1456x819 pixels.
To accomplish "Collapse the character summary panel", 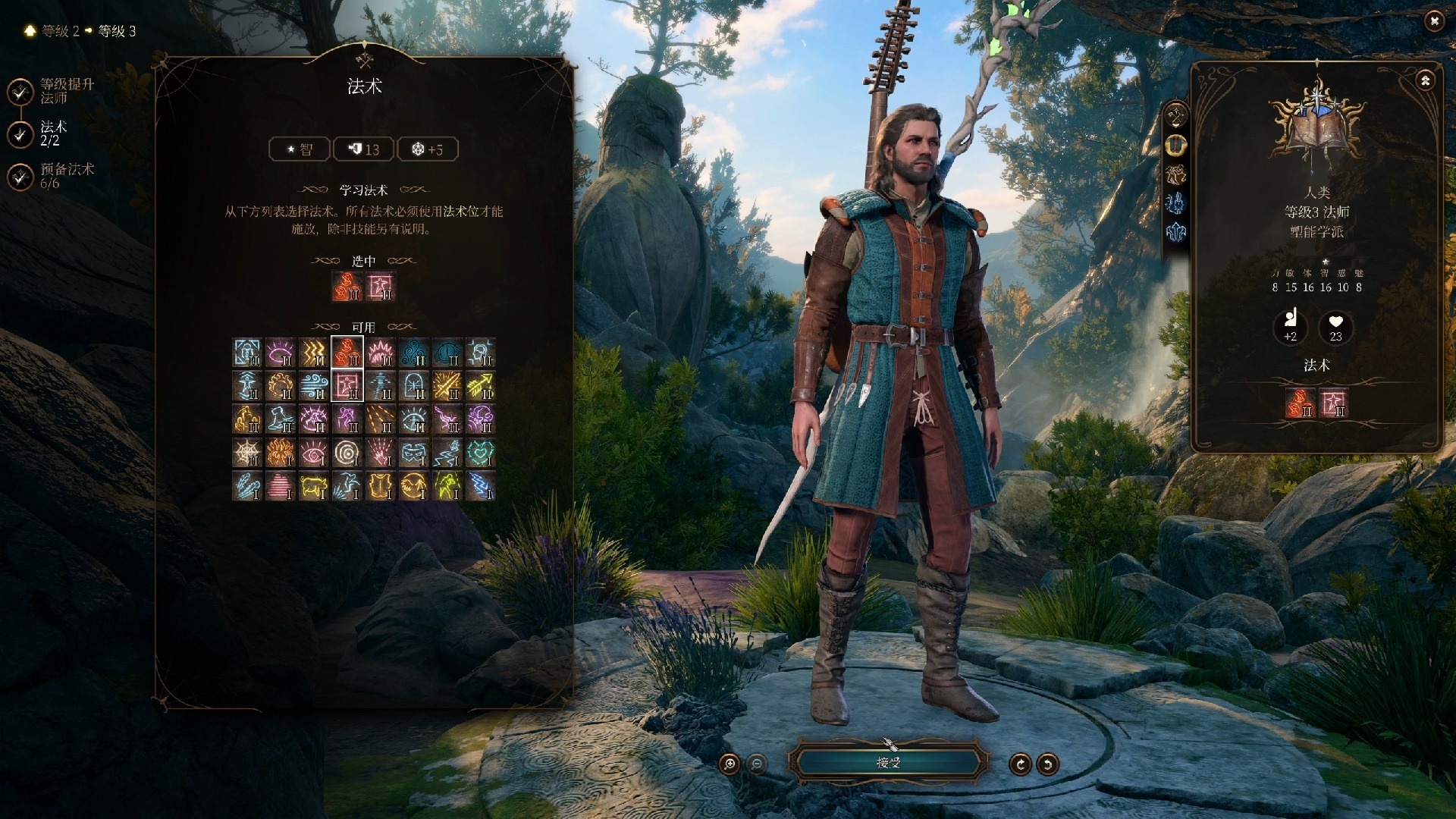I will click(1425, 80).
